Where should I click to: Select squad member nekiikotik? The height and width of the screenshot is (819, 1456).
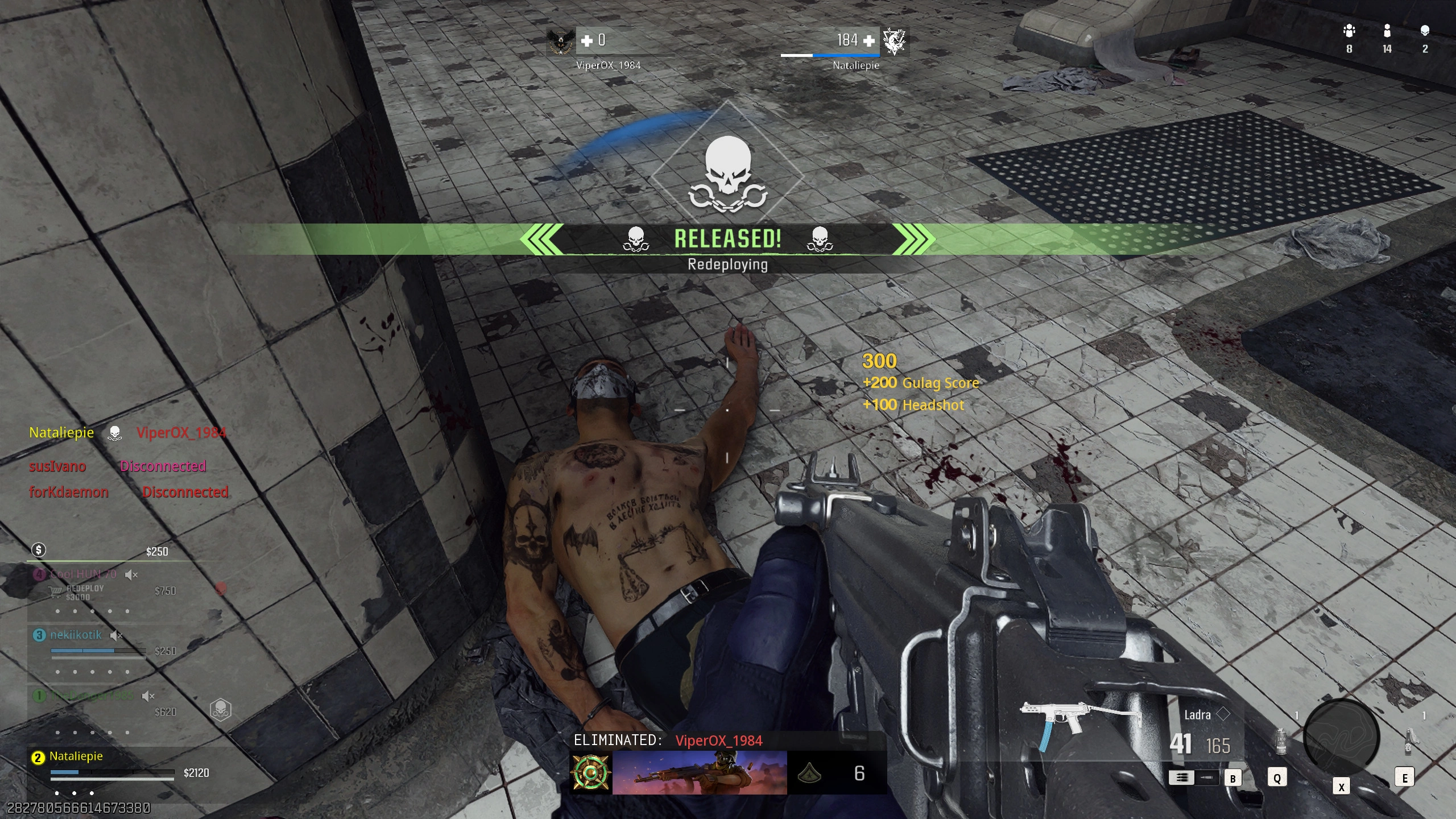(x=76, y=635)
